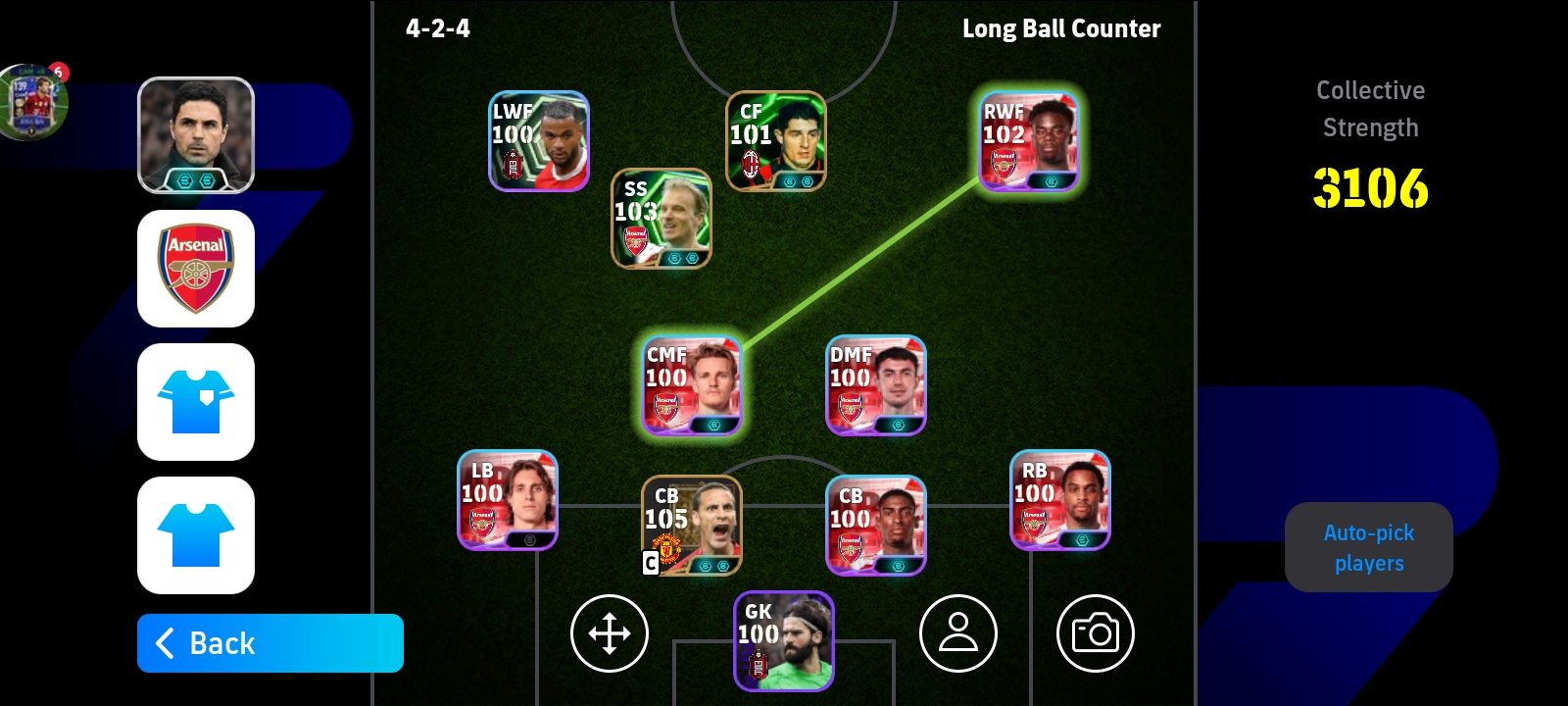Tap Auto-pick players
1568x706 pixels.
point(1368,547)
